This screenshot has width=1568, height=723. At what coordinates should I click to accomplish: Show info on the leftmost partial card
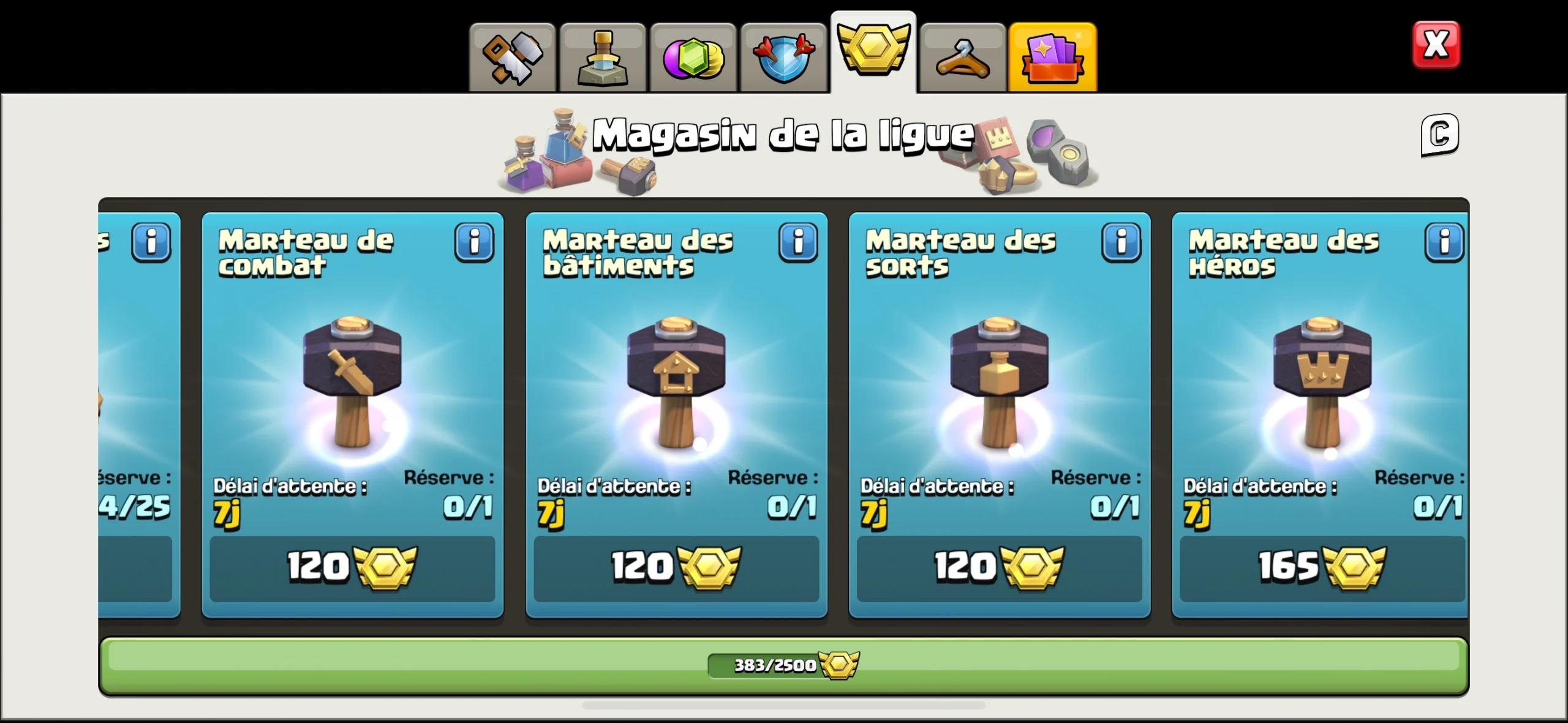tap(151, 243)
